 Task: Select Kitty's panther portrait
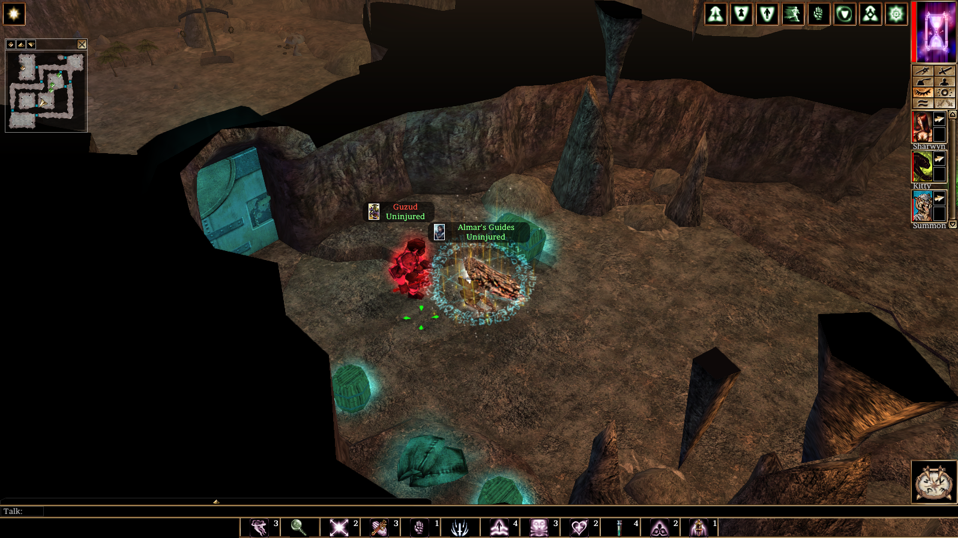922,166
